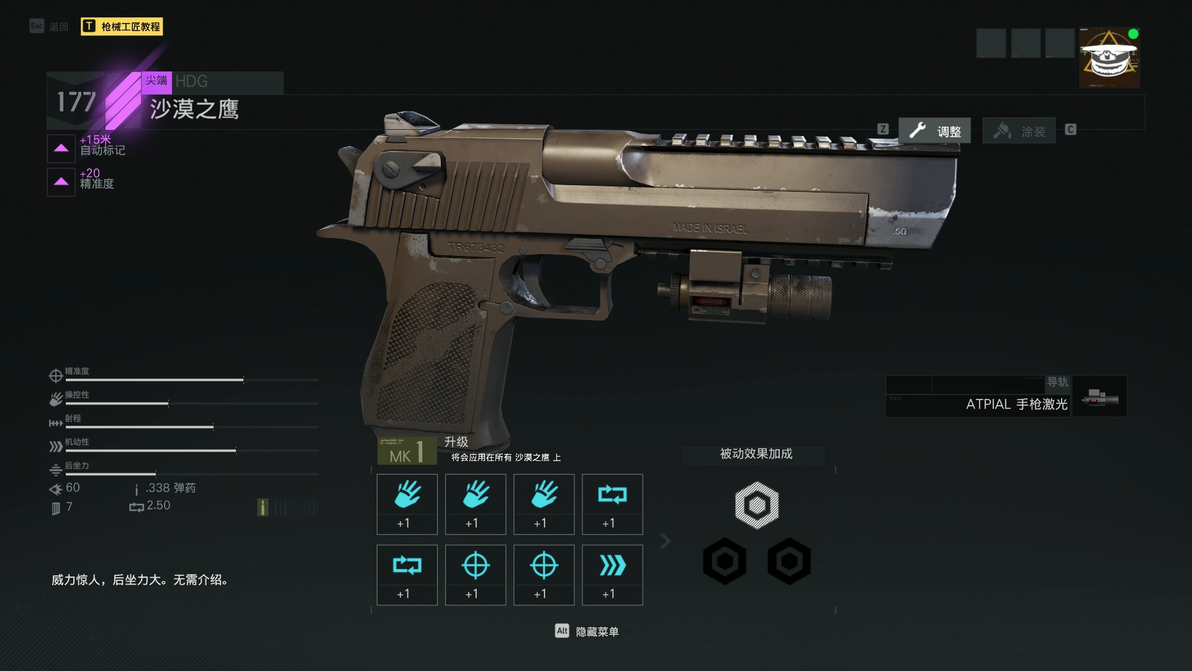This screenshot has width=1192, height=671.
Task: Click the arrow pointing to passive bonuses
Action: [x=665, y=541]
